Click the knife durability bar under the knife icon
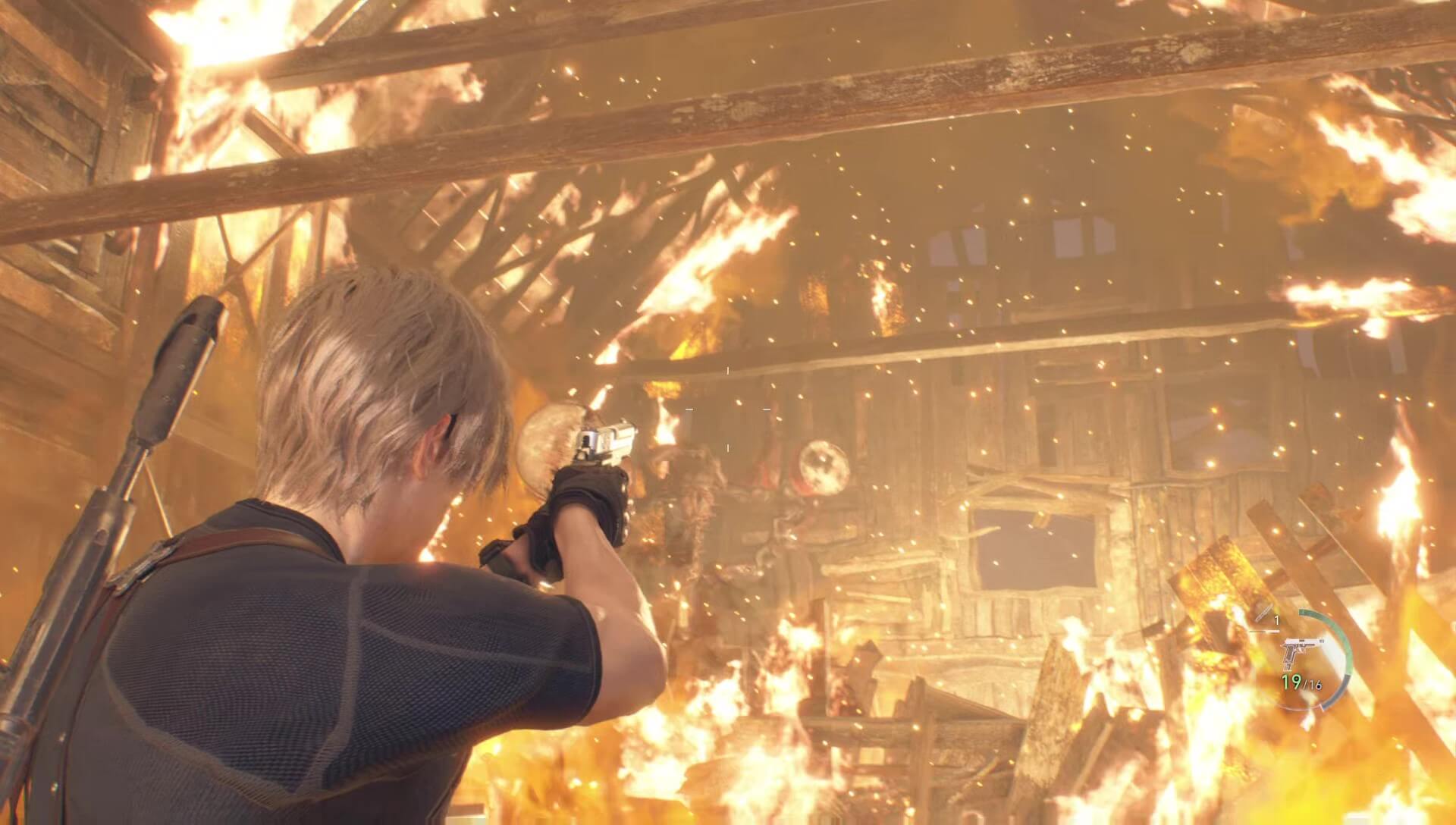This screenshot has width=1456, height=825. [x=1263, y=632]
